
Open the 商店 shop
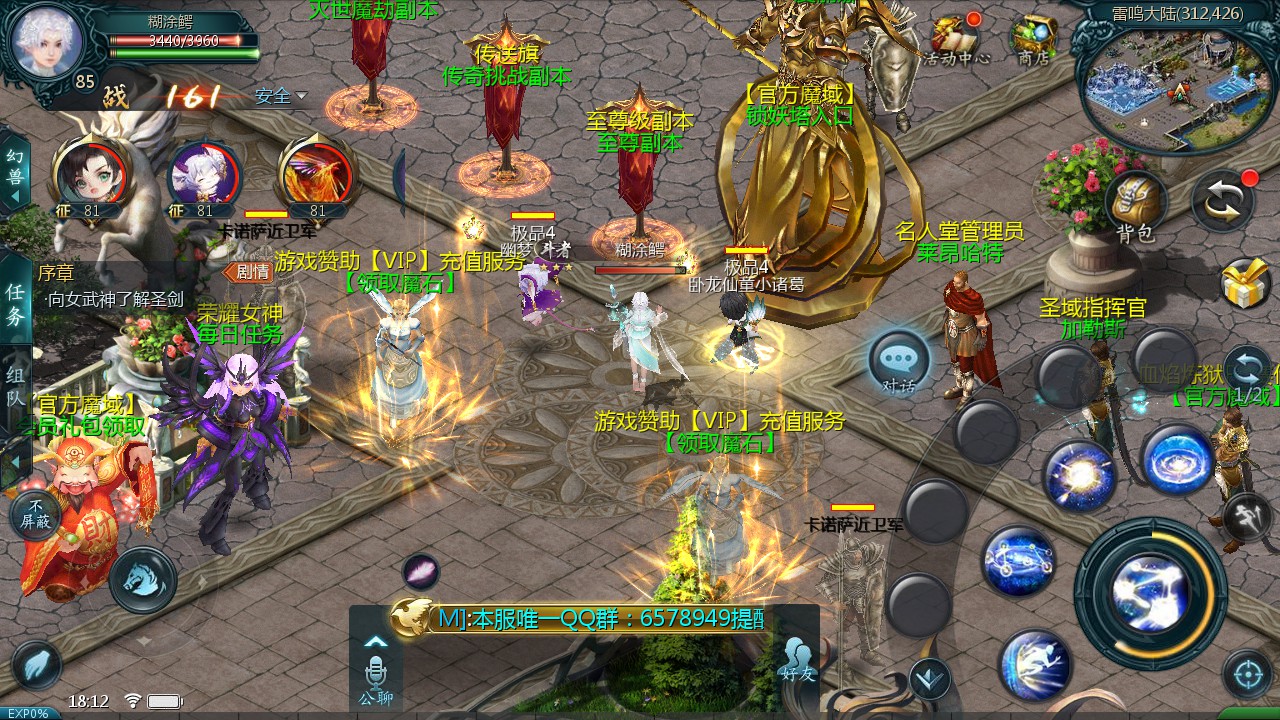pos(1034,40)
